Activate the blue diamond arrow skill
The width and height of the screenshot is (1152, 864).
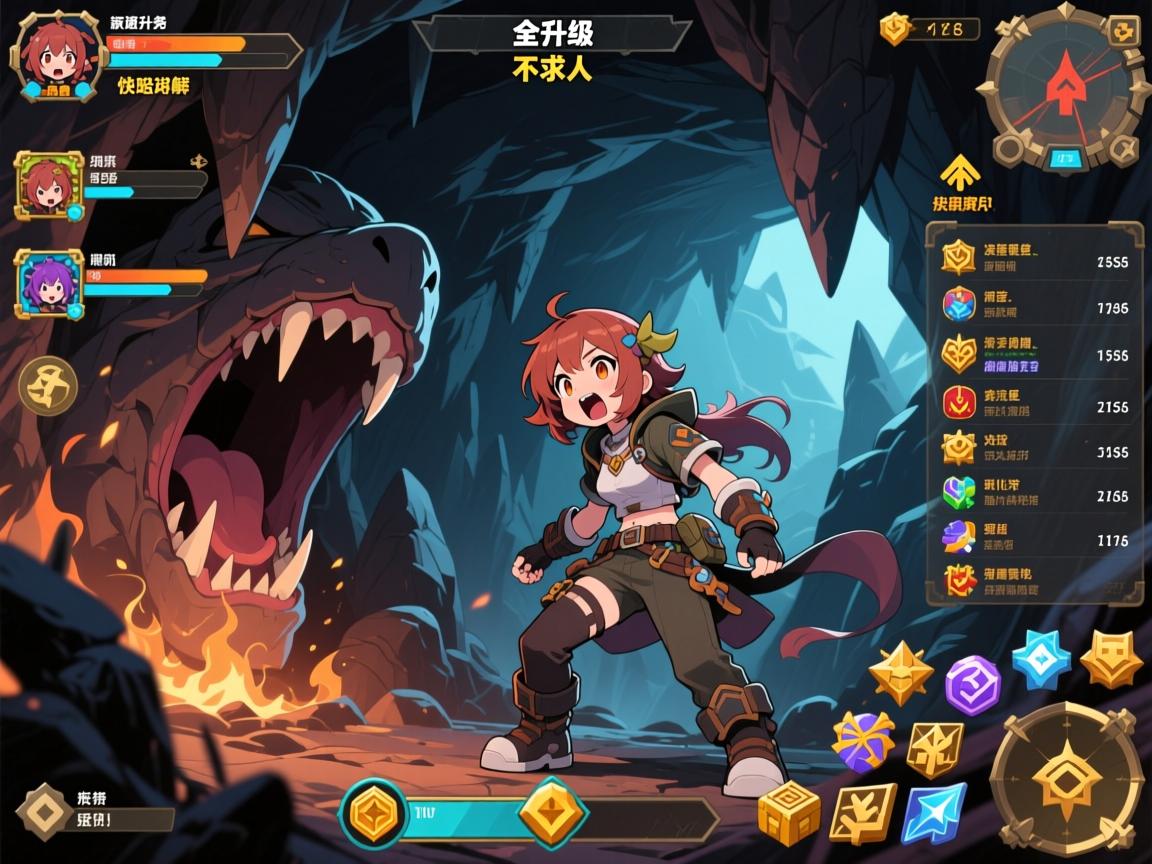point(934,812)
